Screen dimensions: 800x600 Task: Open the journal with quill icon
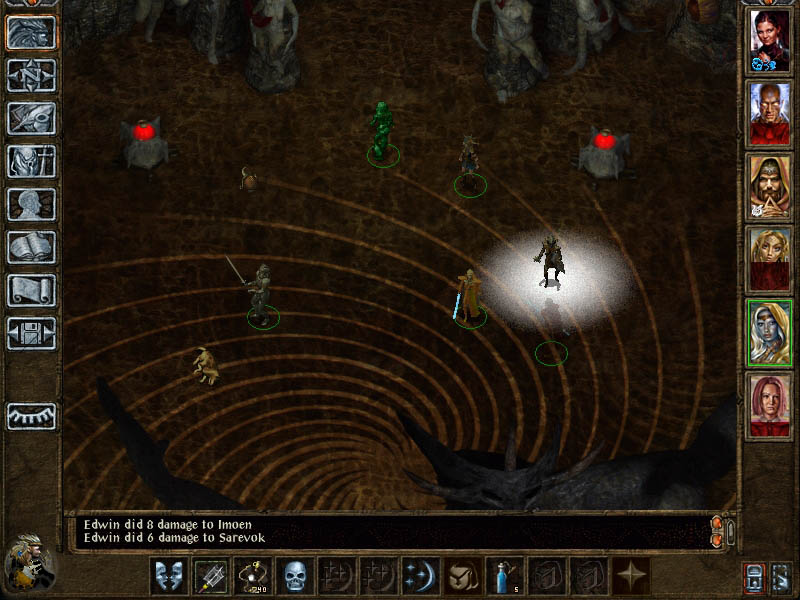[31, 119]
